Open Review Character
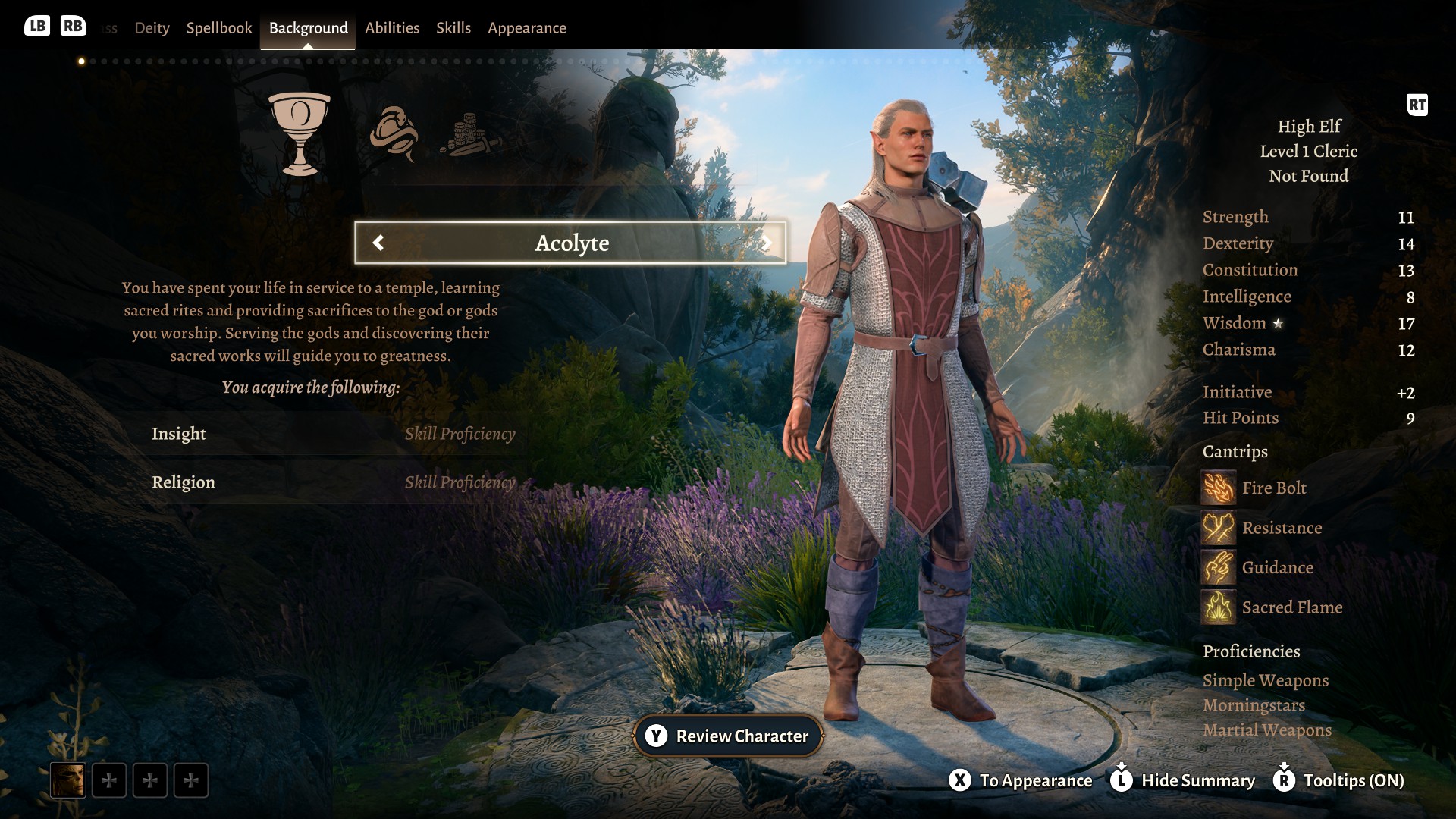This screenshot has width=1456, height=819. coord(728,736)
